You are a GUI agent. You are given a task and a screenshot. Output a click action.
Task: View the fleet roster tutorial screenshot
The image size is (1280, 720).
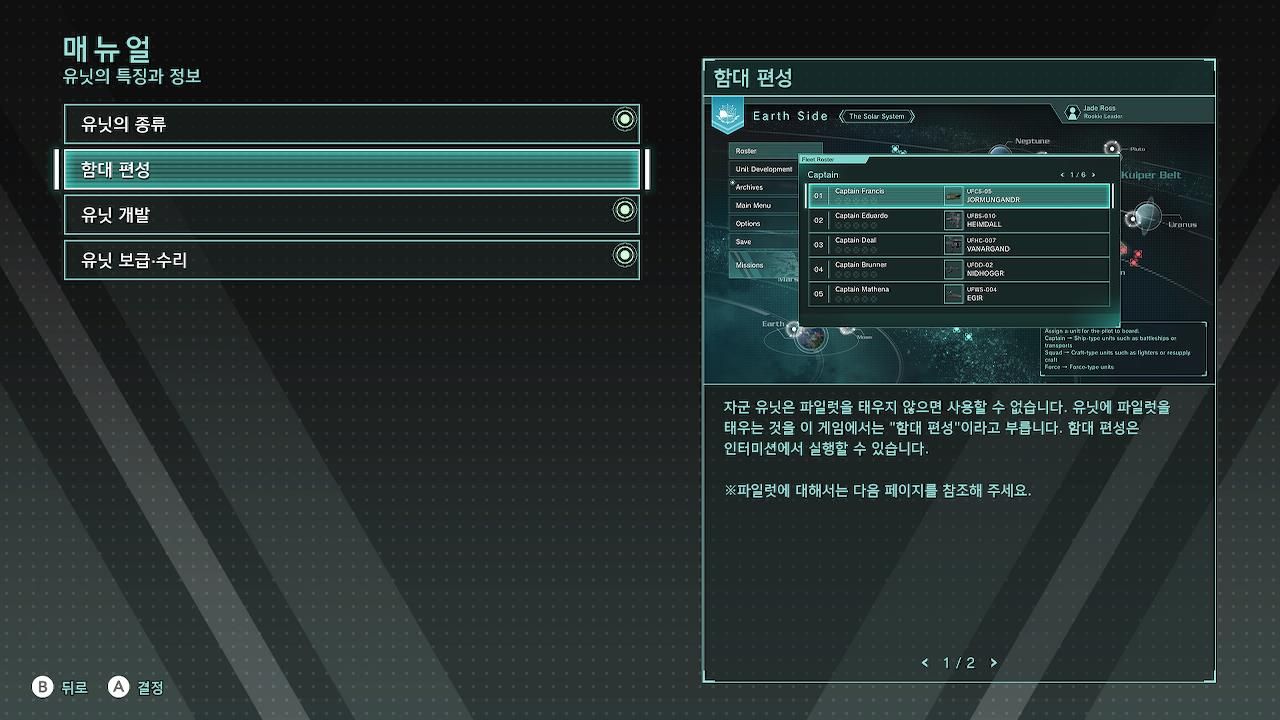[959, 240]
